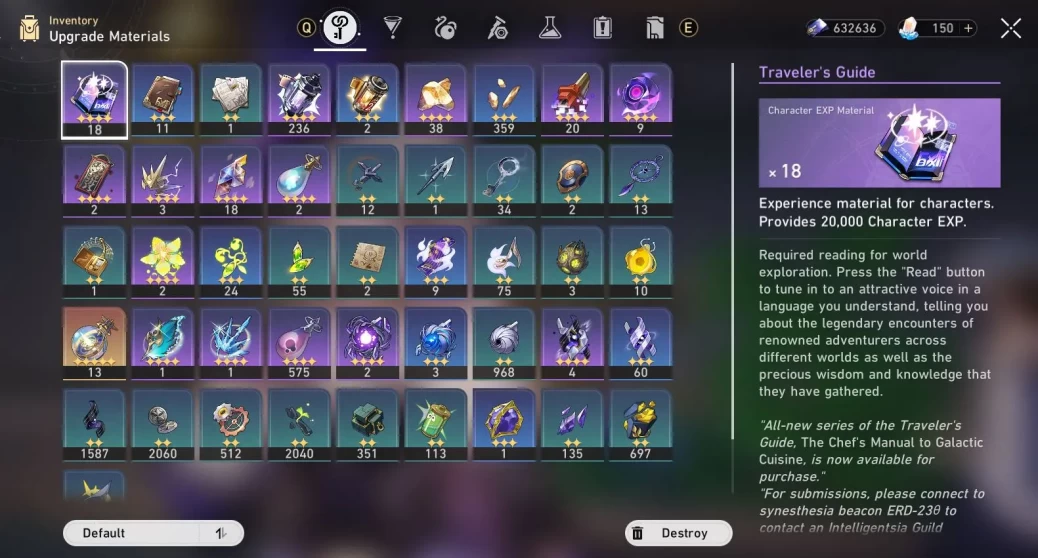Select the brown book with count 11
Viewport: 1038px width, 558px height.
click(x=162, y=98)
